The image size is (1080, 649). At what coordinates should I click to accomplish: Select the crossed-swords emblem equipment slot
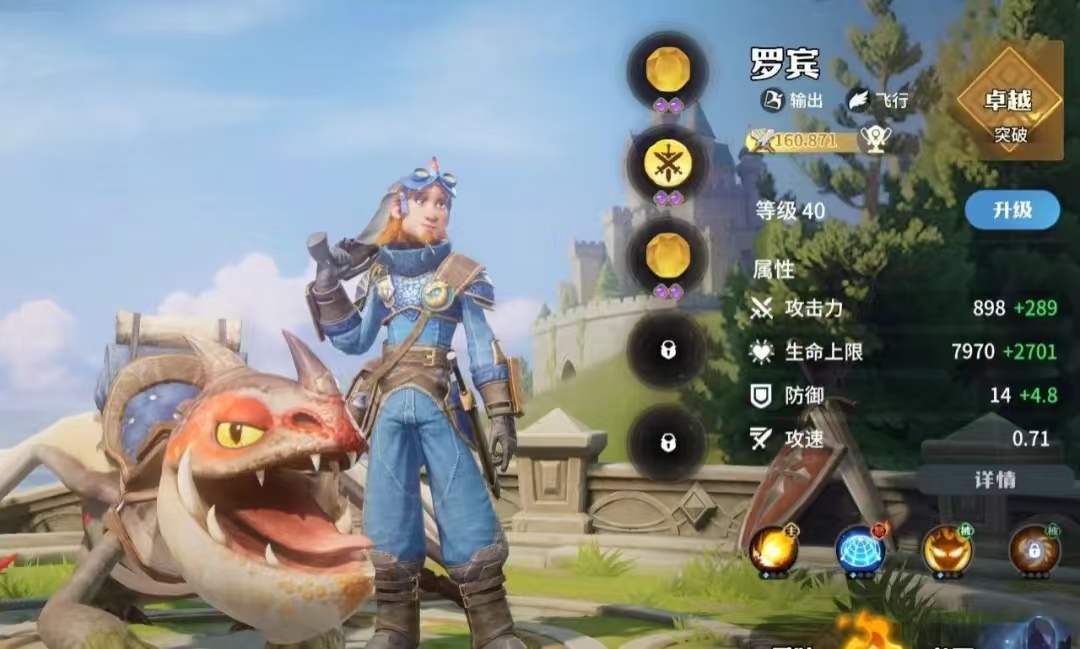tap(667, 165)
